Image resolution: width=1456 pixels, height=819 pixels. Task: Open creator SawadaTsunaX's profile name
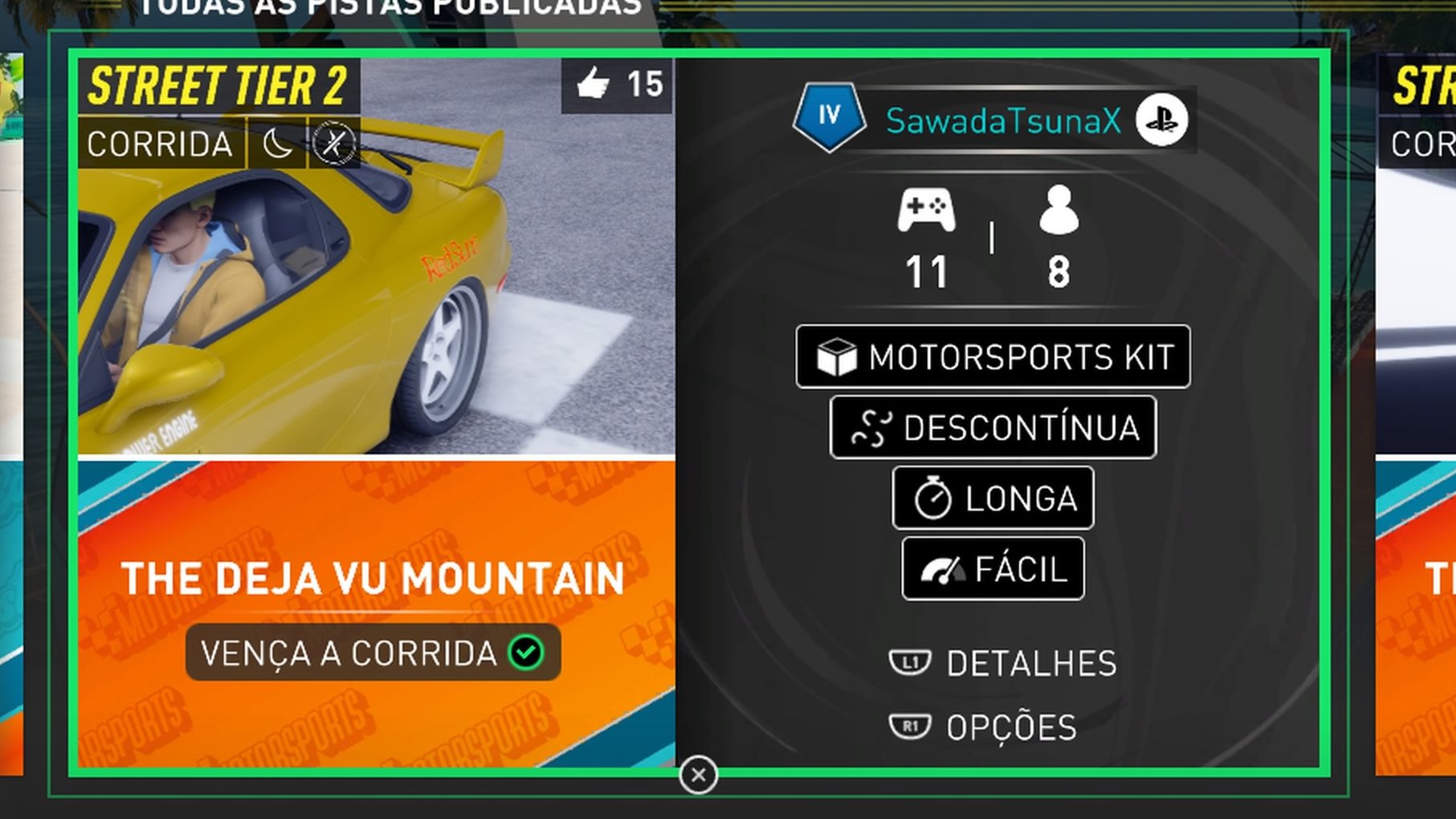1002,121
